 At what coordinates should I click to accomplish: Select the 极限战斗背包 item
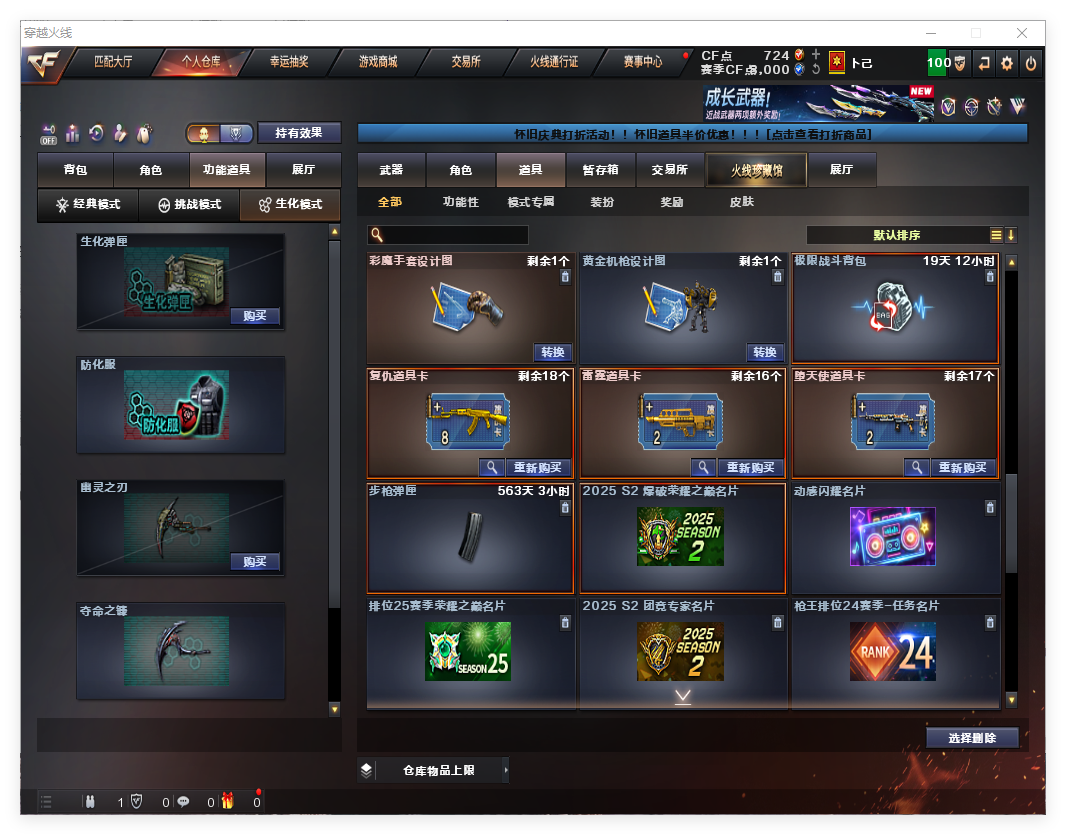click(895, 308)
